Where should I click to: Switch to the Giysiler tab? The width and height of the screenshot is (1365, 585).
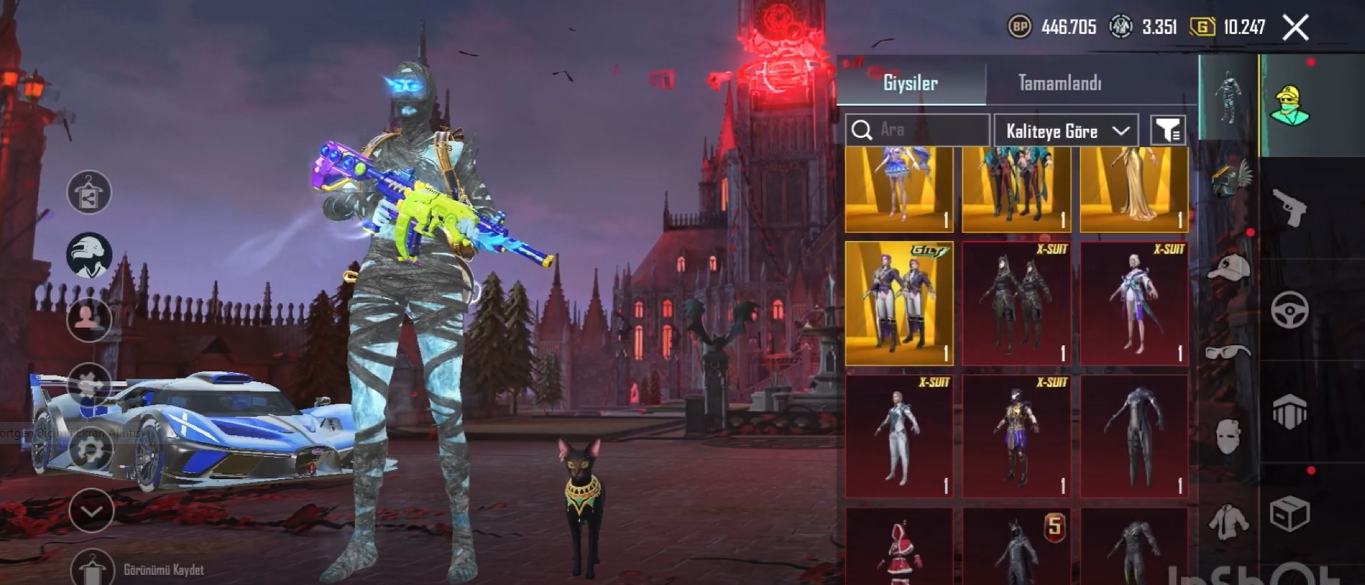(x=910, y=83)
